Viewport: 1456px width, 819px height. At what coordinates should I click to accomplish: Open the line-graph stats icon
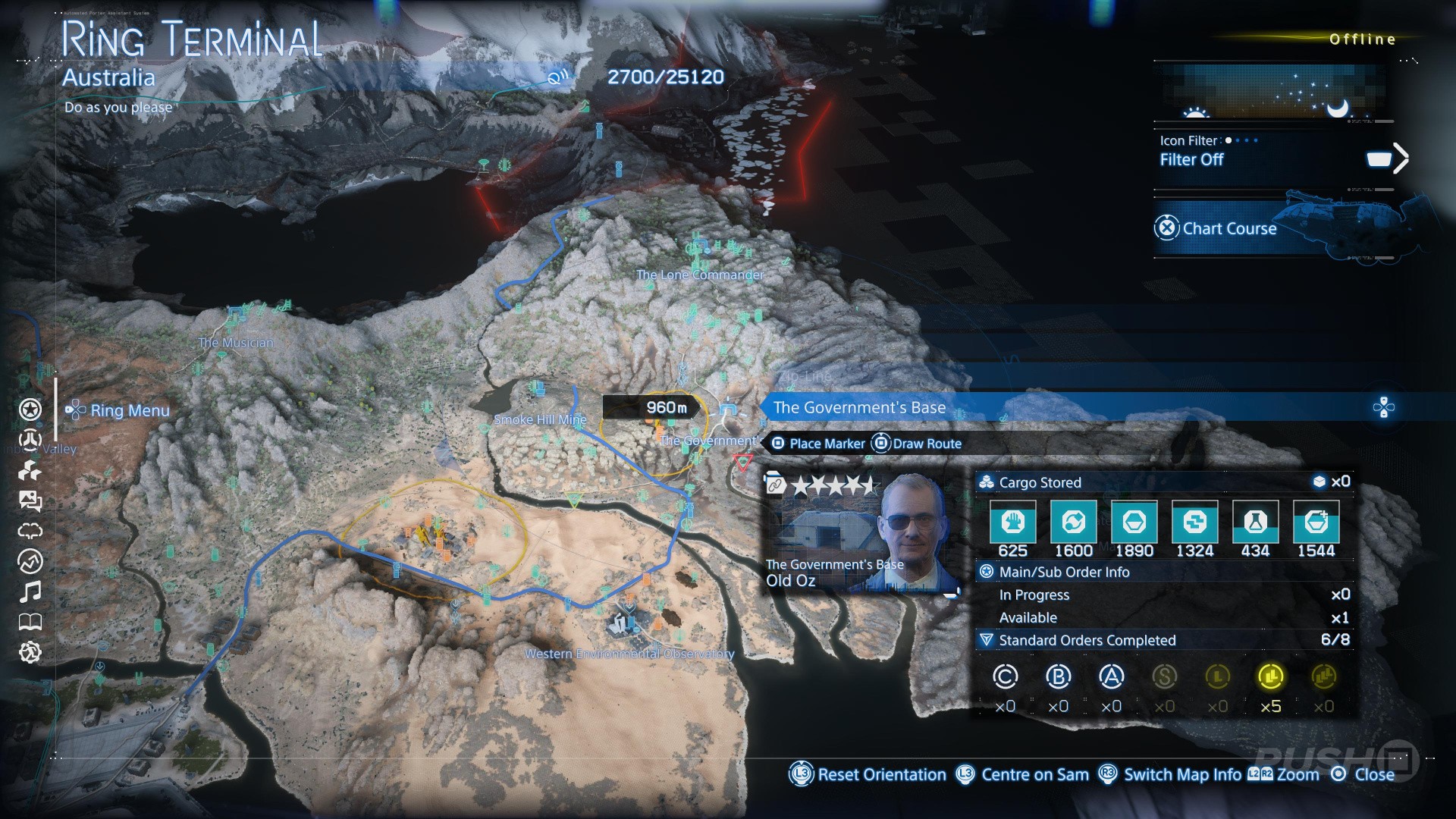click(x=30, y=561)
